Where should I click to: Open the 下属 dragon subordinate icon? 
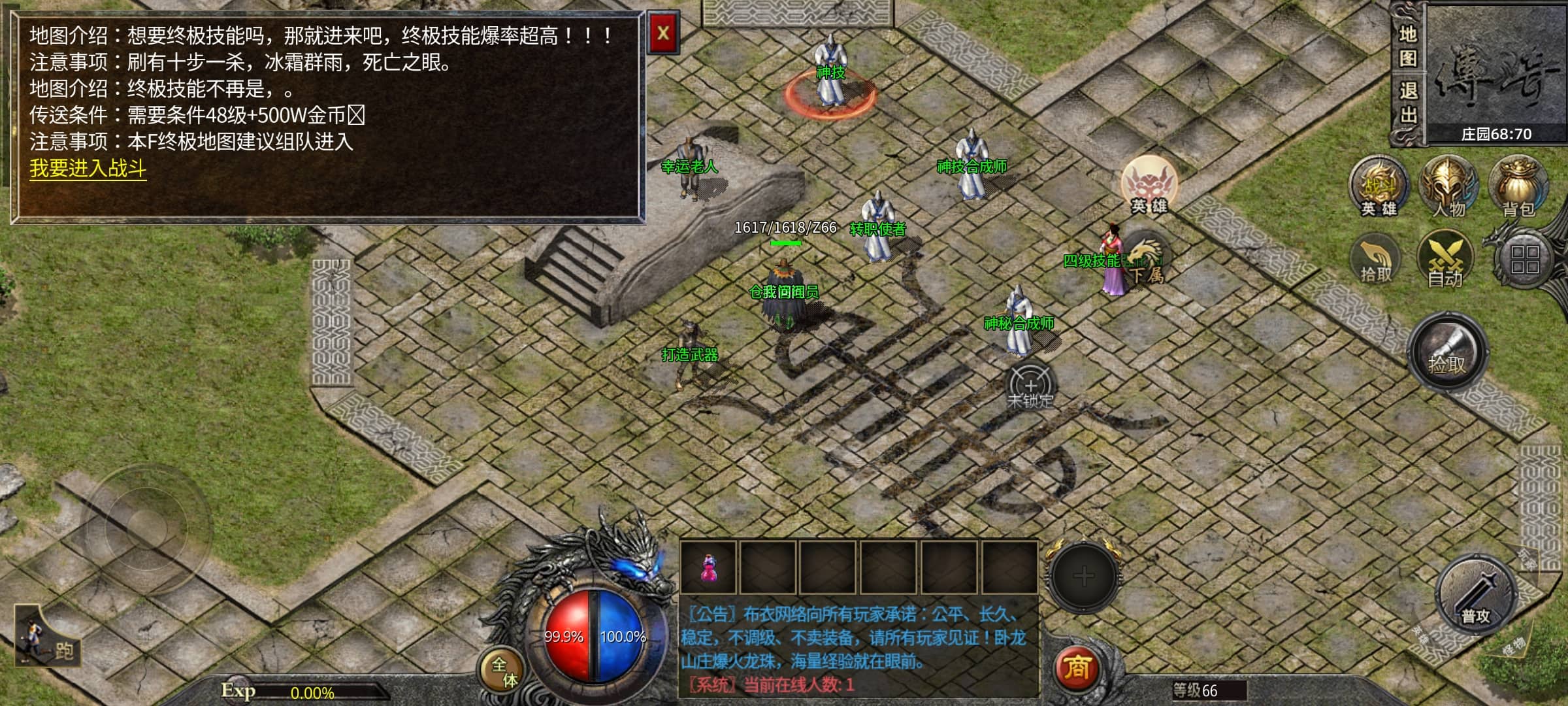pos(1146,262)
